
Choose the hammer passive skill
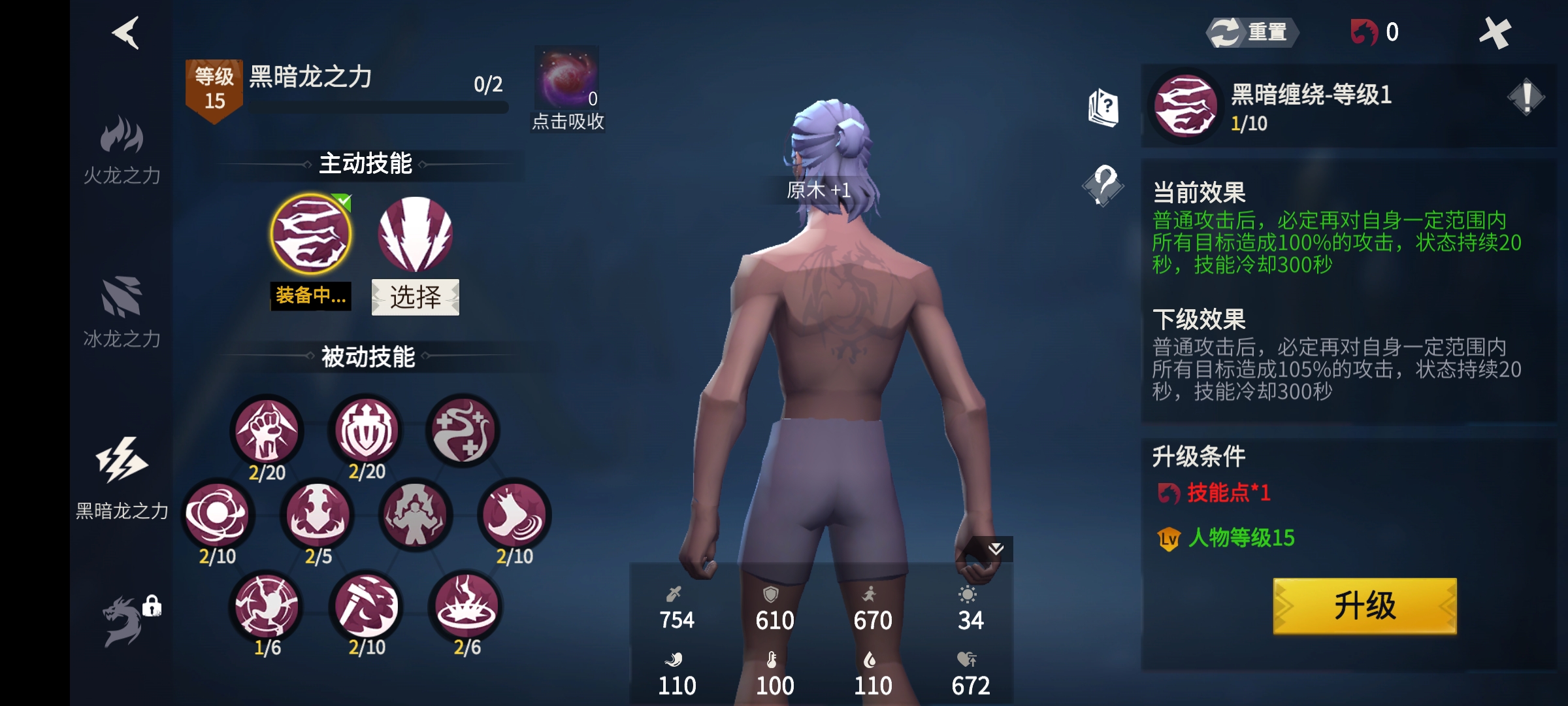tap(367, 607)
